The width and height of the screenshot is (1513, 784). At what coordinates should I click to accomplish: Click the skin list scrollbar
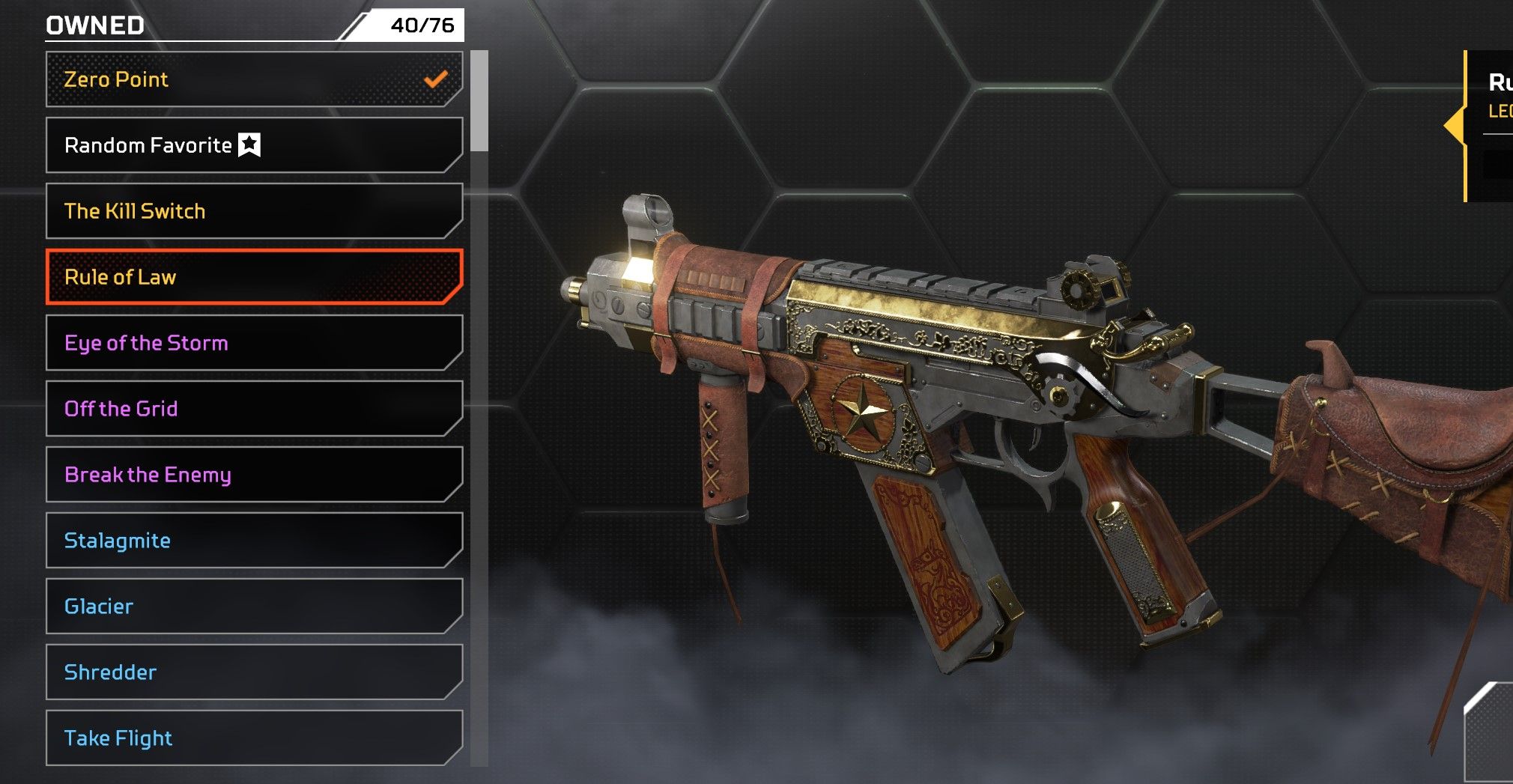click(479, 101)
